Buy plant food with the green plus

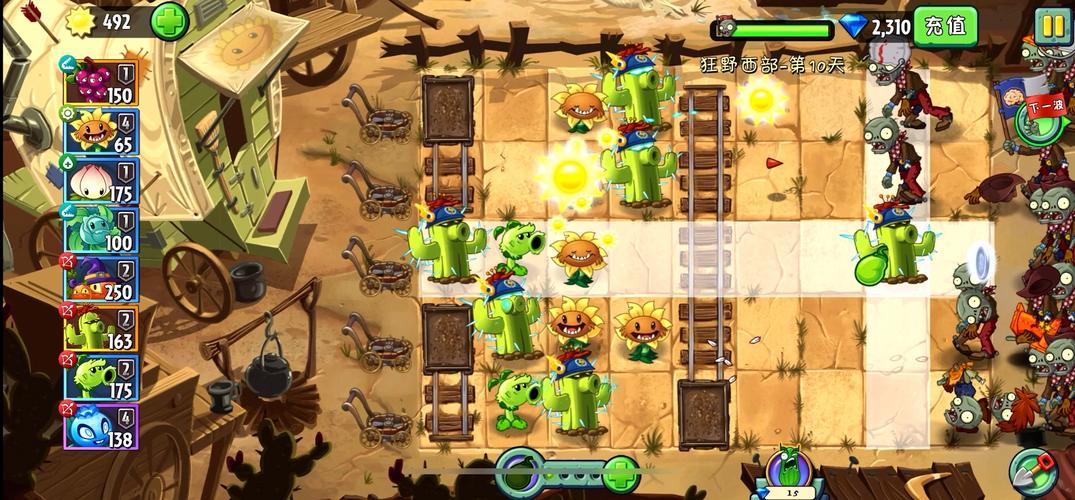(x=621, y=470)
